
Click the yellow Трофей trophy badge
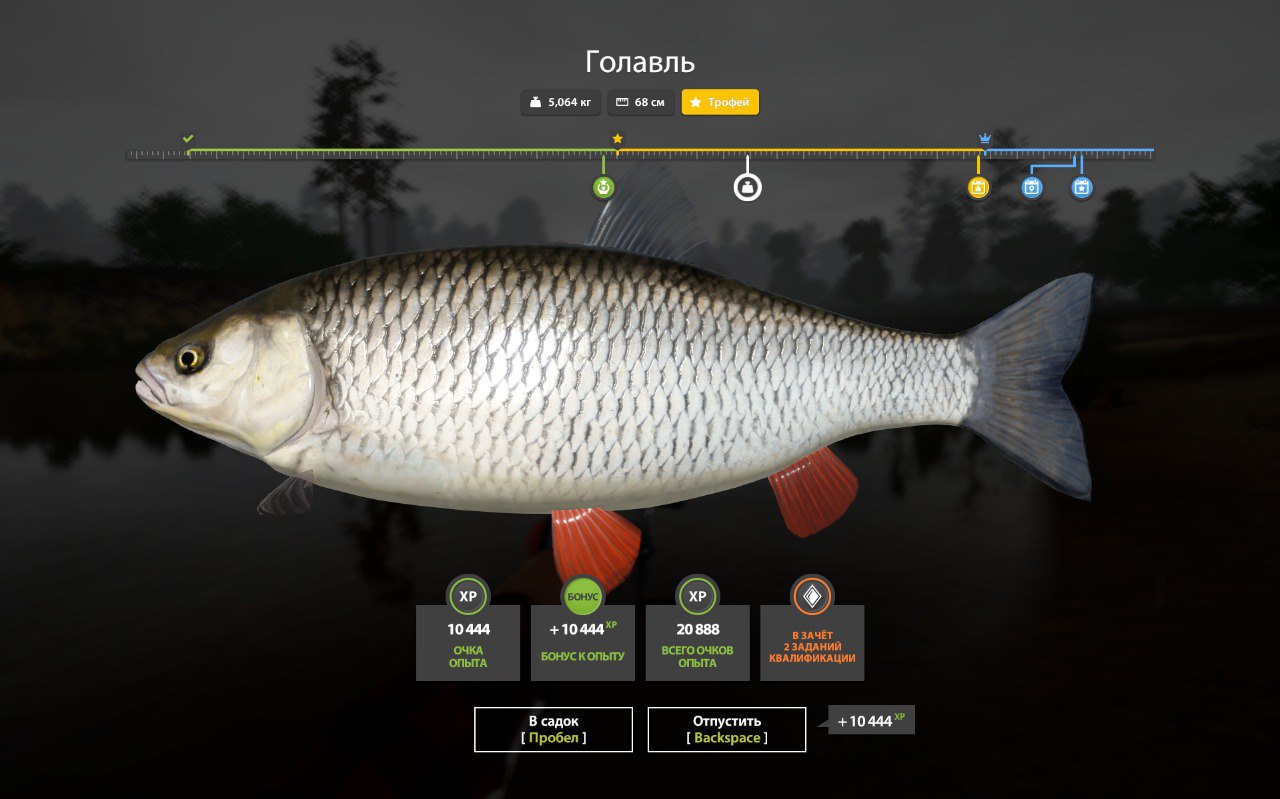[x=720, y=102]
